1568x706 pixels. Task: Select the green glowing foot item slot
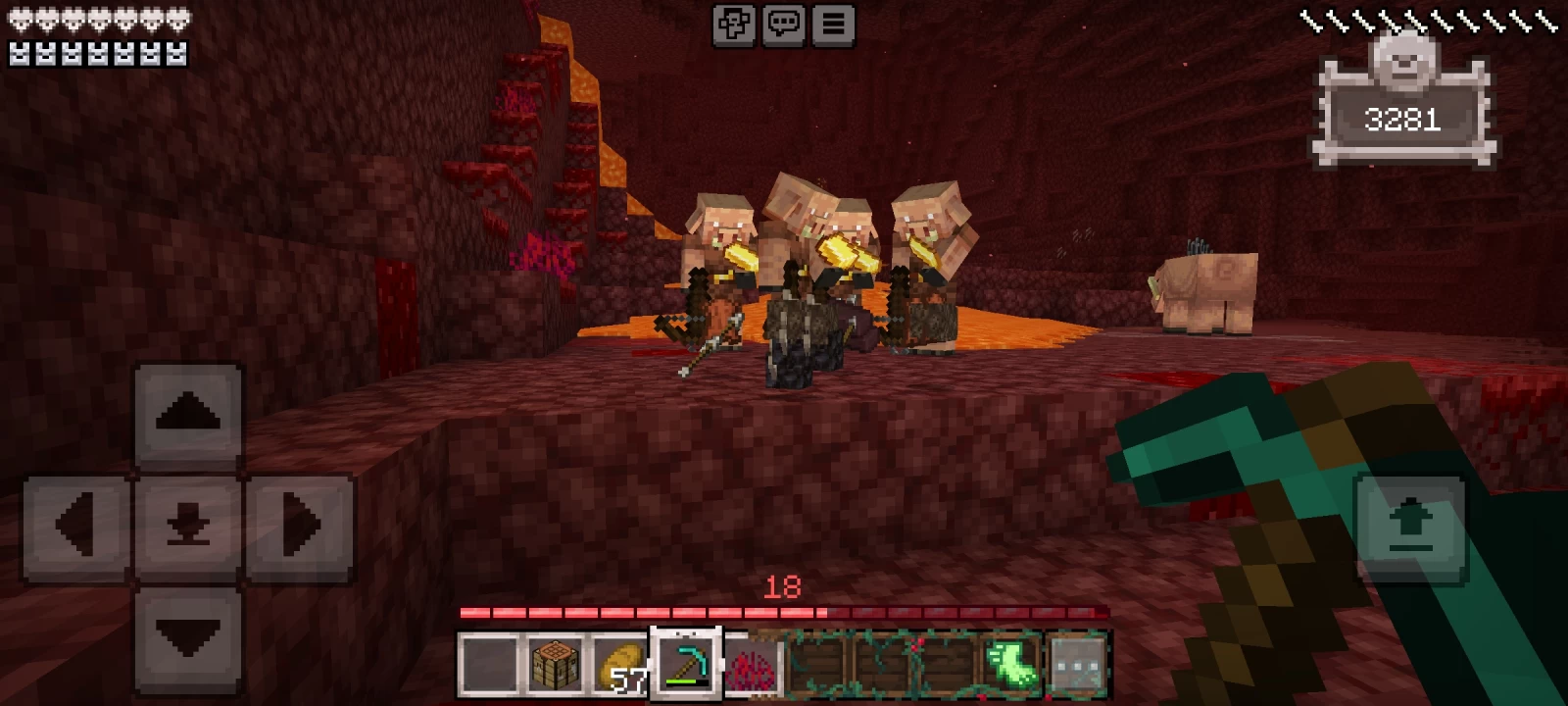(1012, 664)
